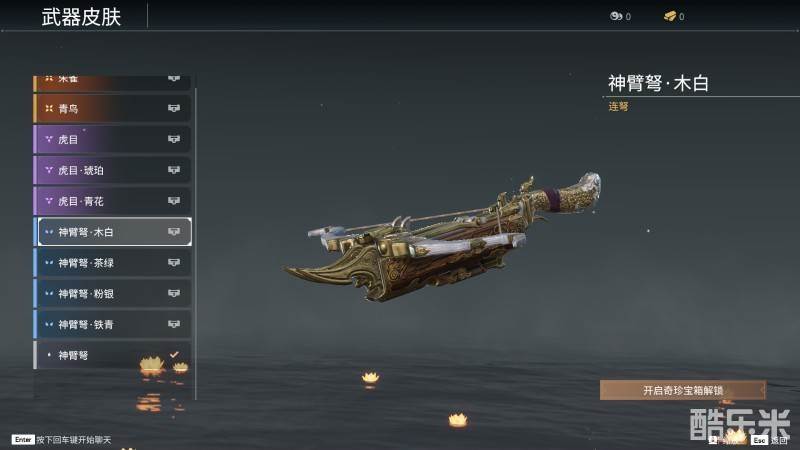
Task: Select the default 神臂弩 skin
Action: point(112,355)
